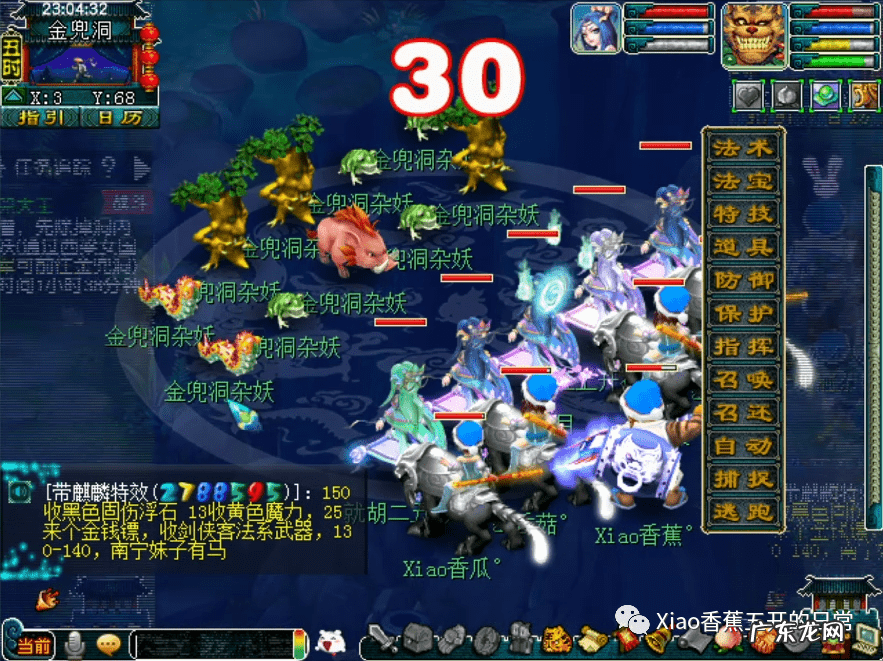Select the 特技 special skill command
883x661 pixels.
pyautogui.click(x=743, y=214)
